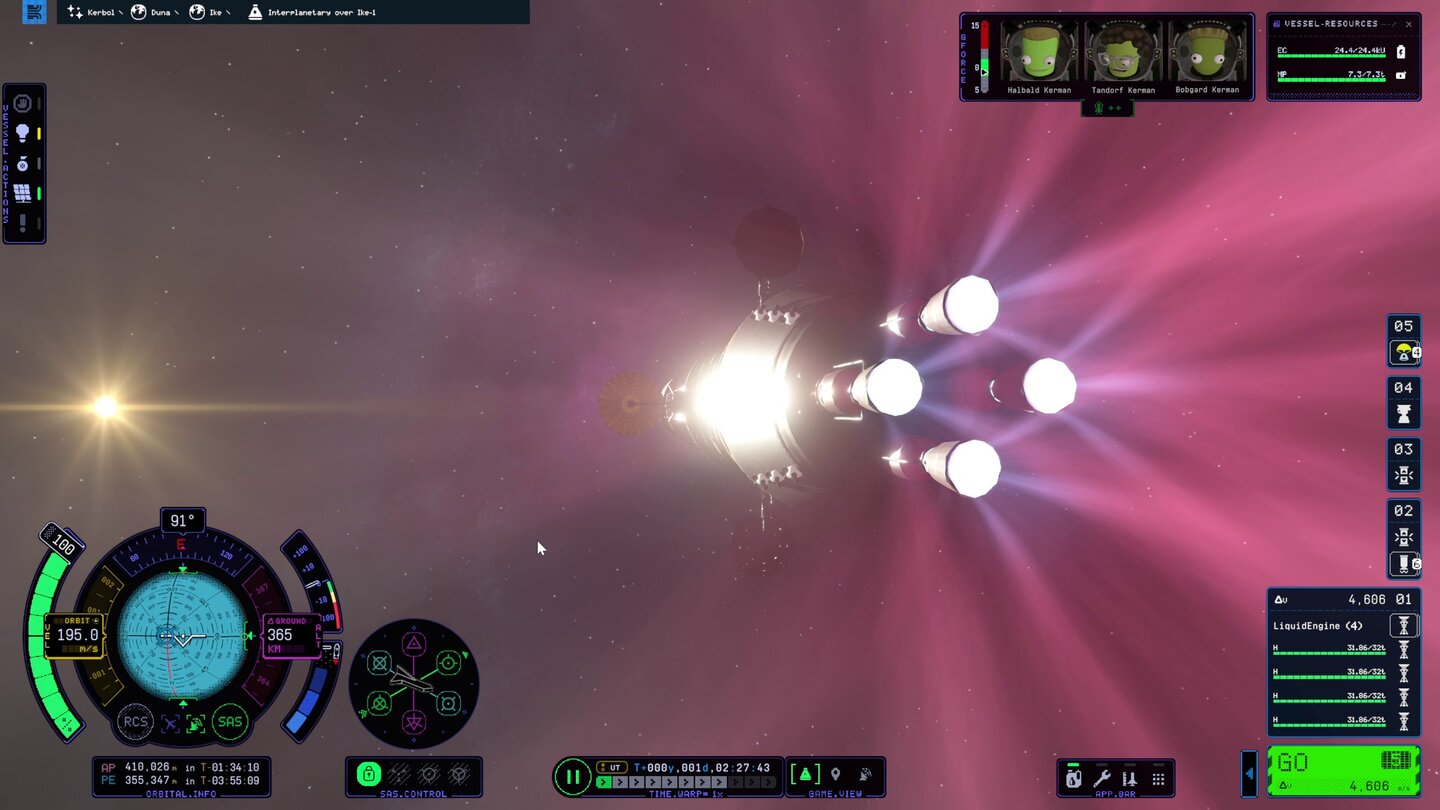Open the app grid launcher in the App Bar
Image resolution: width=1440 pixels, height=810 pixels.
(x=1159, y=778)
